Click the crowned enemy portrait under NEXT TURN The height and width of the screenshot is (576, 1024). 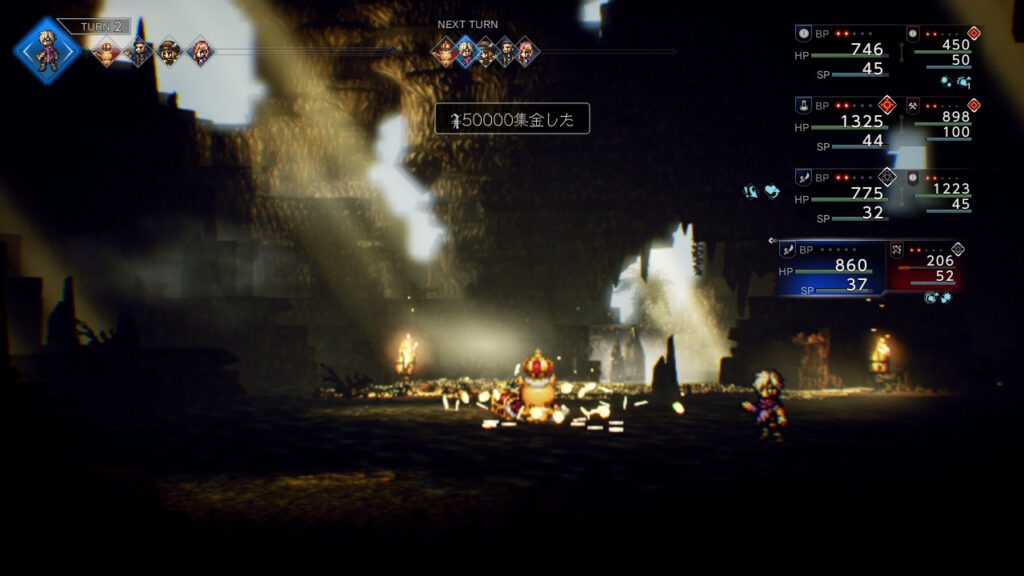444,51
